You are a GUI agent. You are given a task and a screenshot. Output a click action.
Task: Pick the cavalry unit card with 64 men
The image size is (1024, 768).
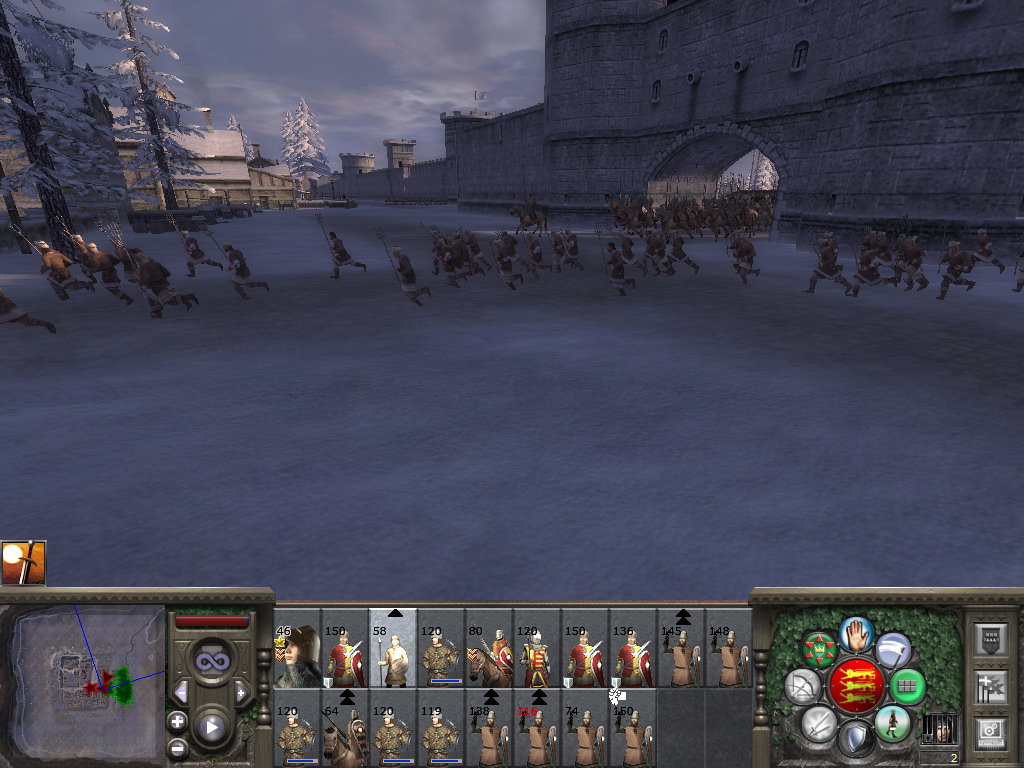pyautogui.click(x=345, y=736)
